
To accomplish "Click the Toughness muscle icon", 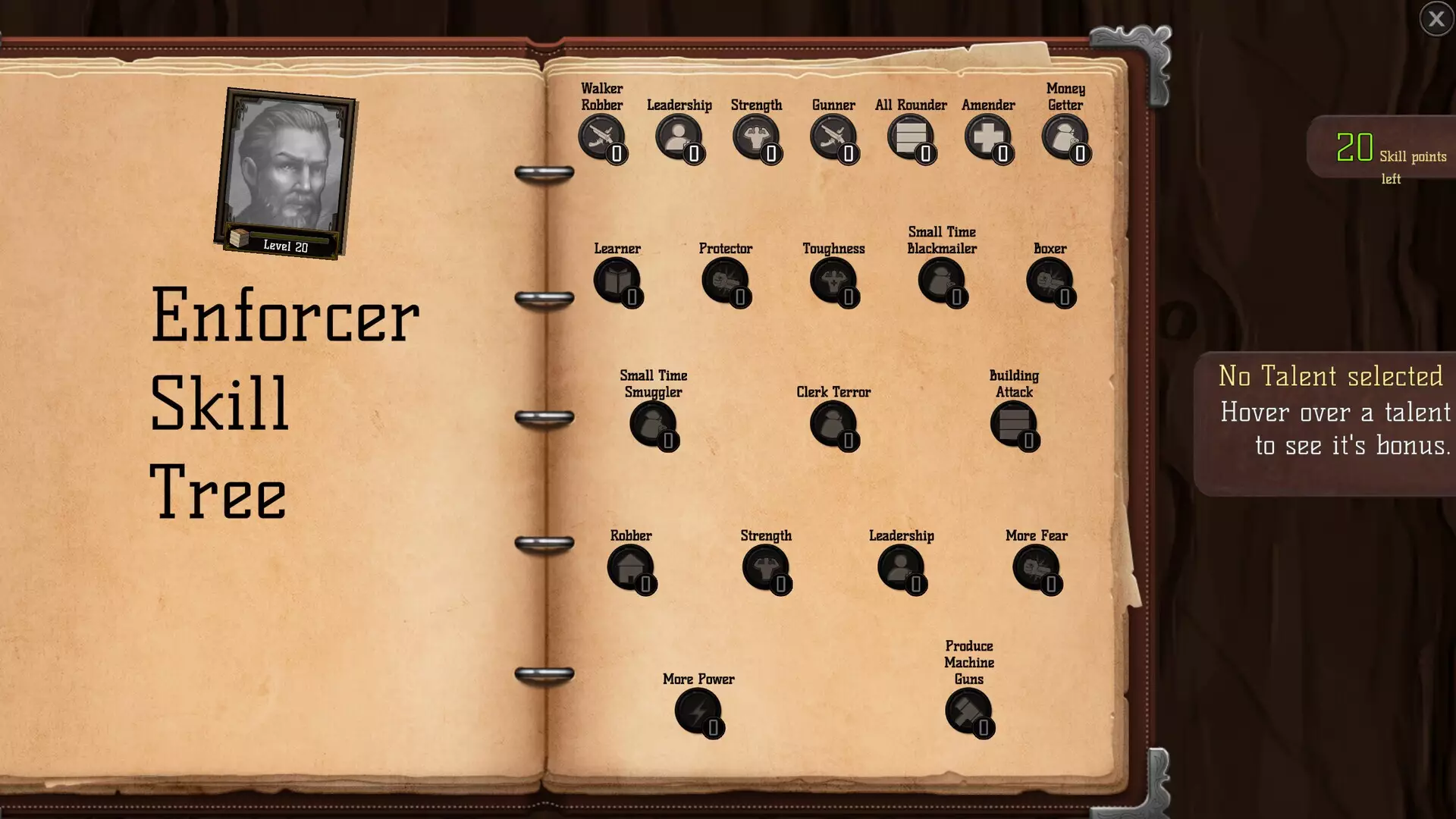I will [833, 281].
